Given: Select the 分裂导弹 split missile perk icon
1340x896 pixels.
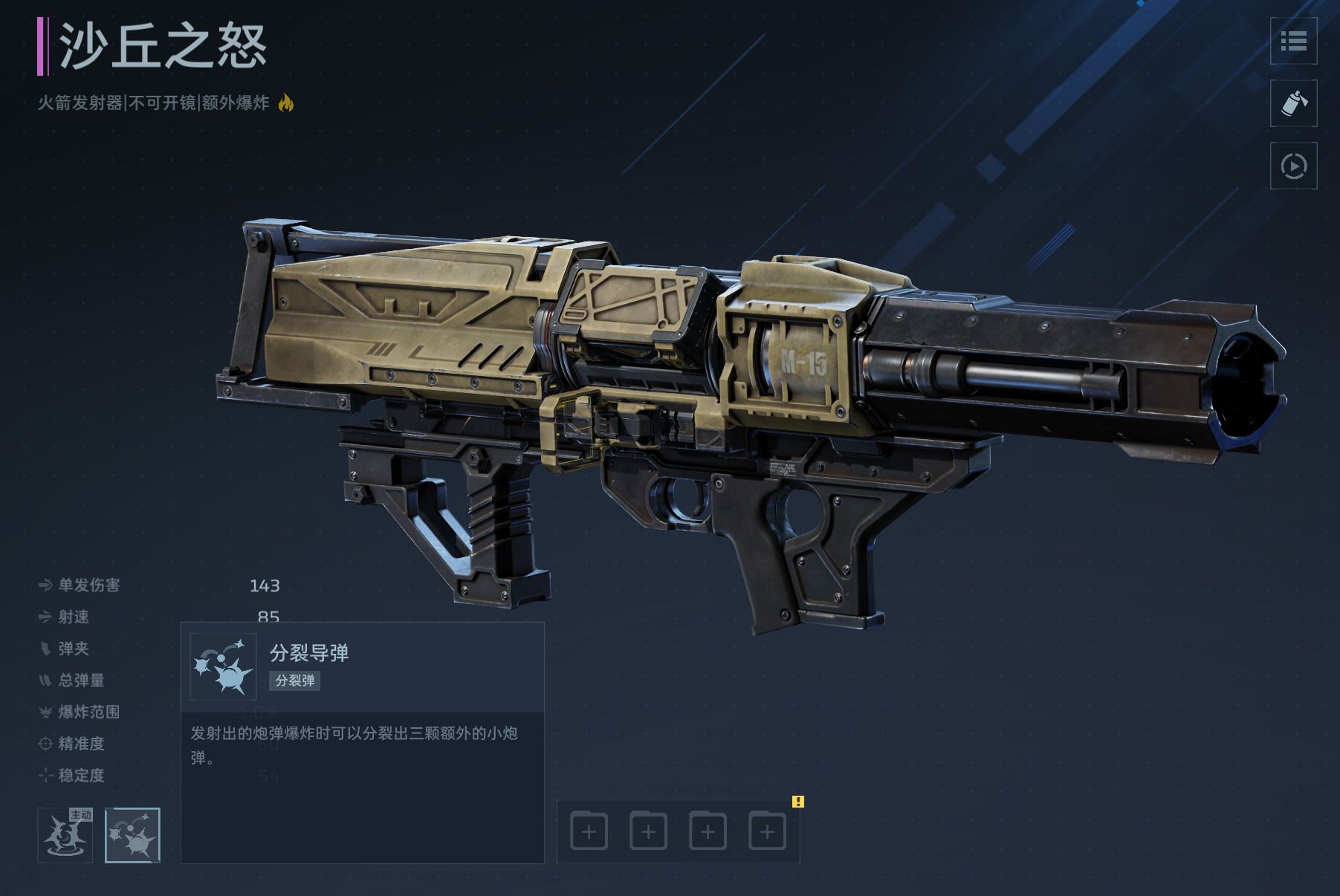Looking at the screenshot, I should pyautogui.click(x=132, y=835).
